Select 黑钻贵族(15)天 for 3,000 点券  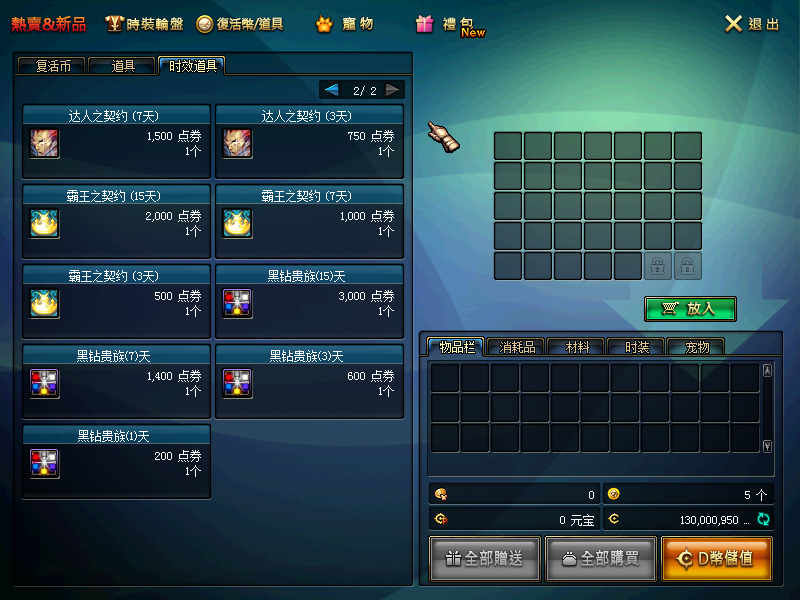point(309,301)
